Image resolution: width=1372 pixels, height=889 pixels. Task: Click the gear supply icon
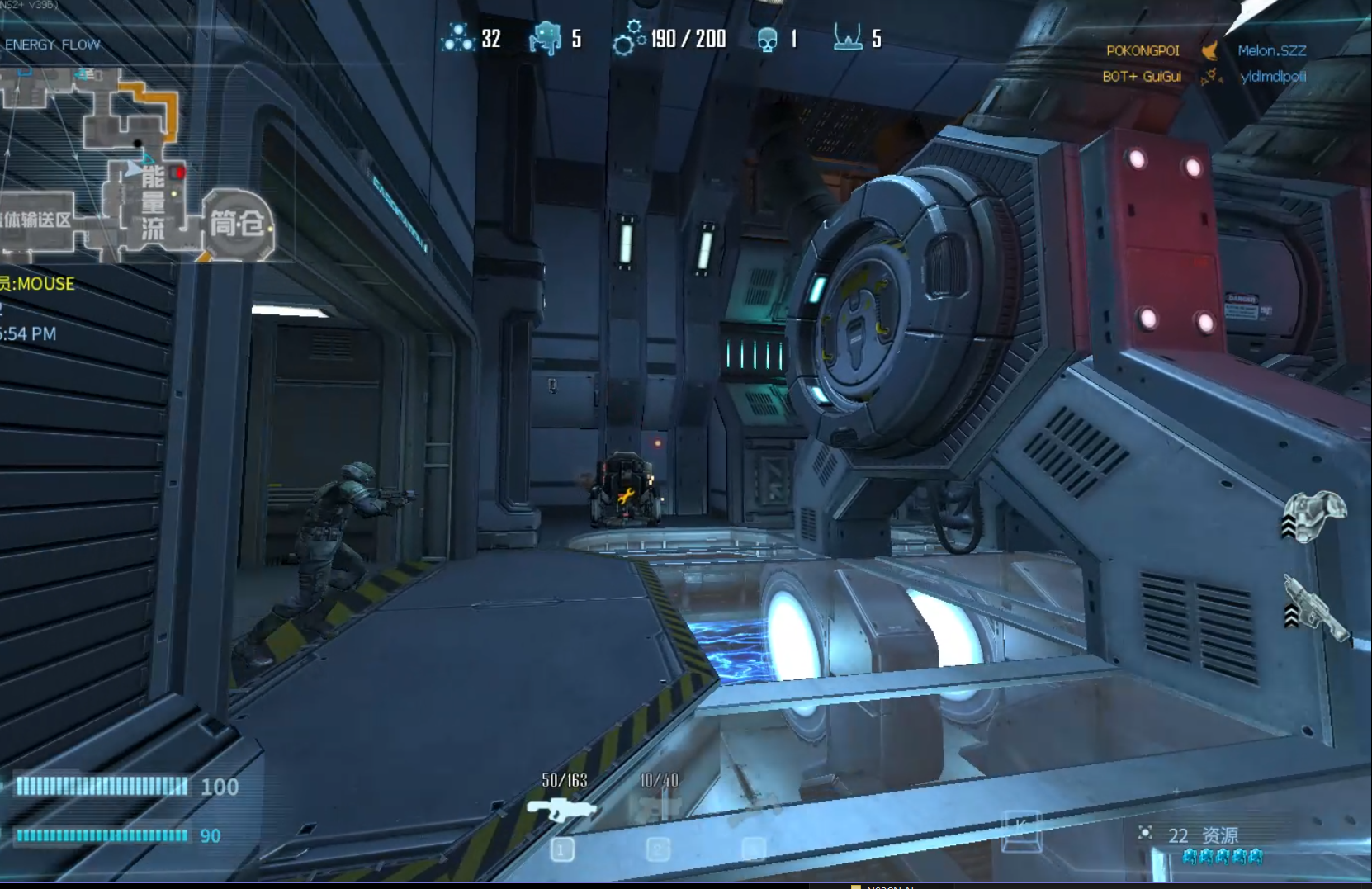click(x=628, y=38)
